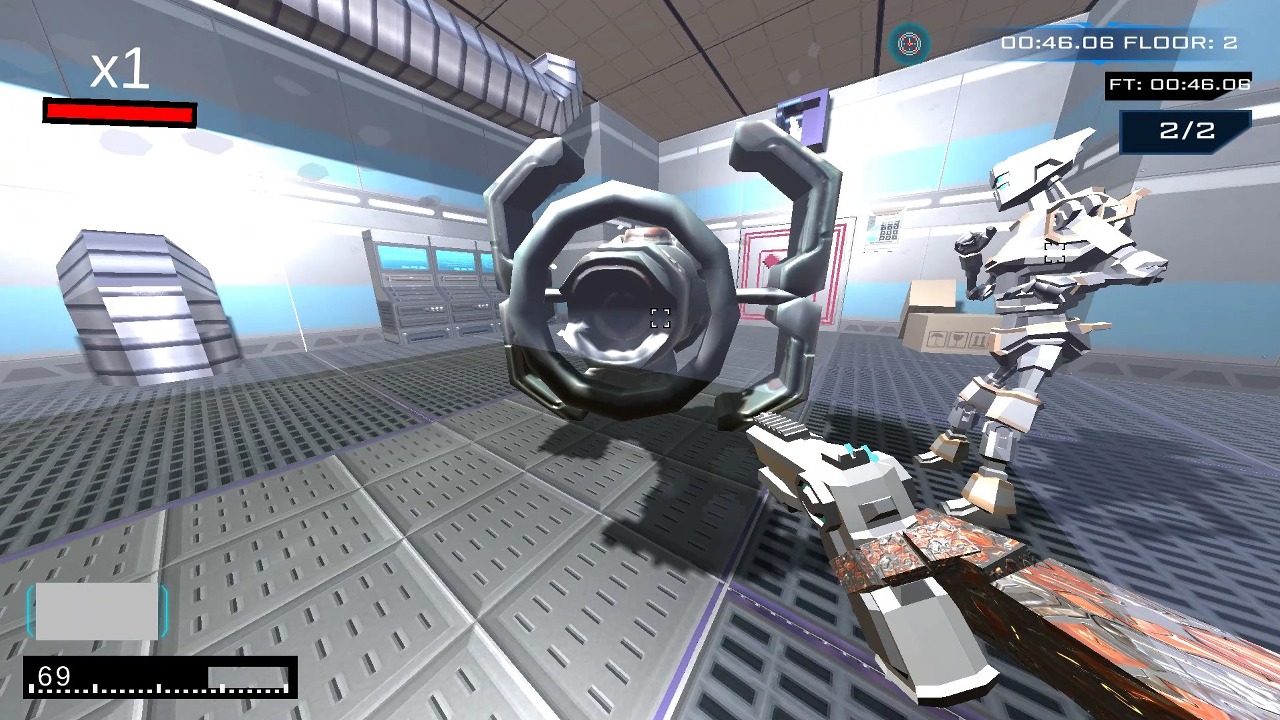Click the clock icon near the timer
The width and height of the screenshot is (1280, 720).
click(911, 43)
